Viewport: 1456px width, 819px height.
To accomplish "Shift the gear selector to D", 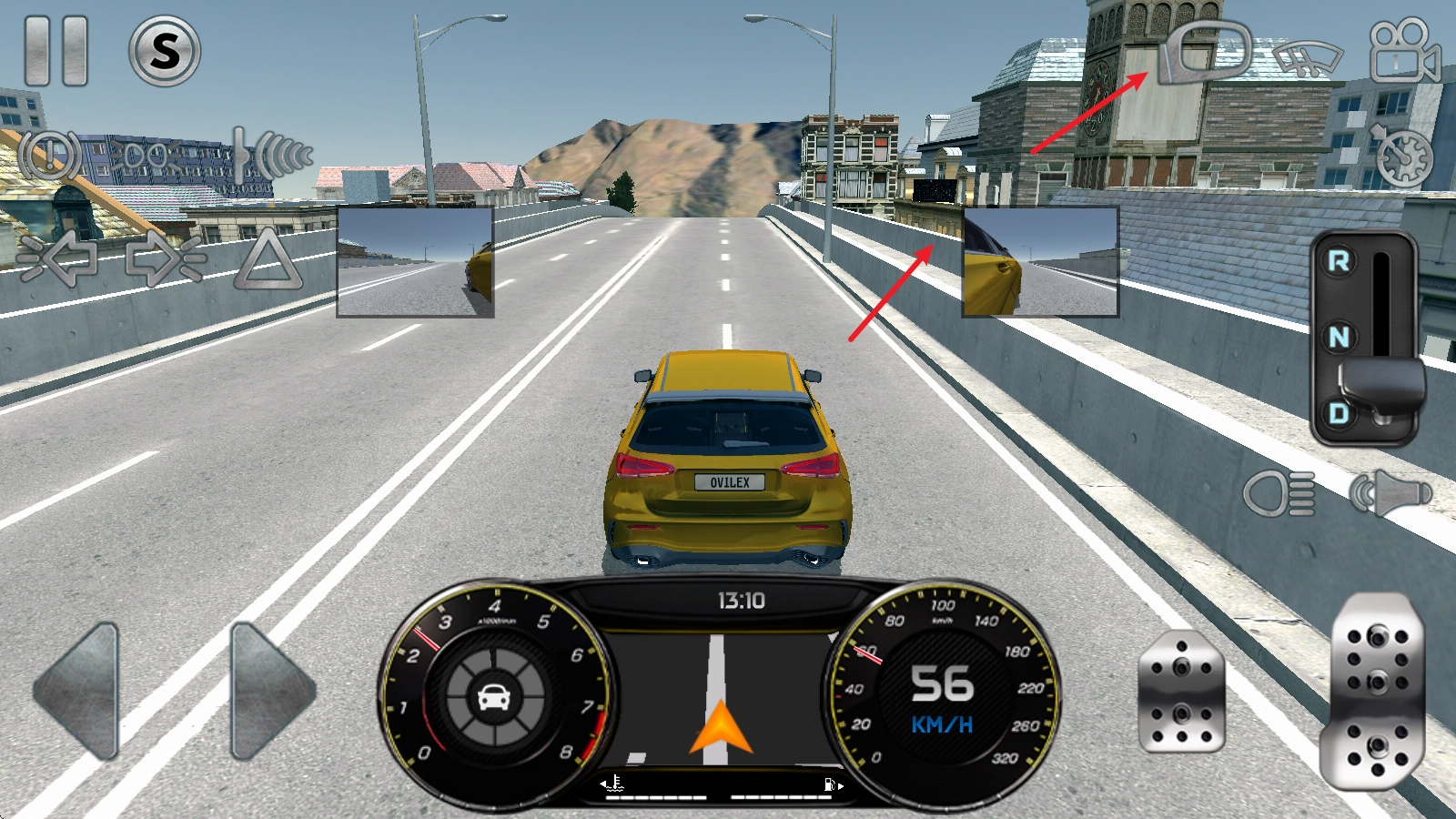I will (1339, 414).
